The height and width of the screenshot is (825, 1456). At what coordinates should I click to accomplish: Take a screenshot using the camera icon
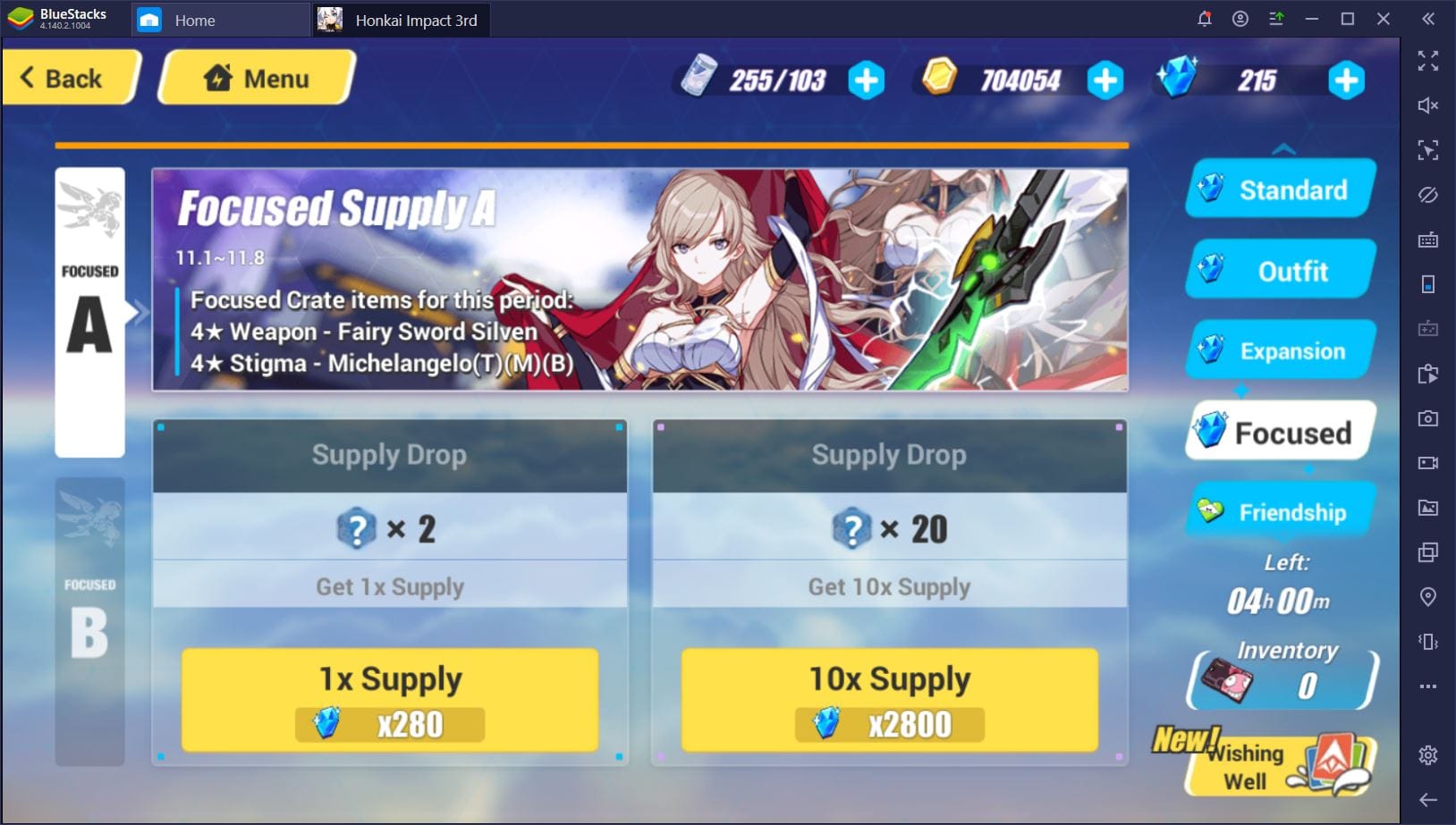point(1428,418)
